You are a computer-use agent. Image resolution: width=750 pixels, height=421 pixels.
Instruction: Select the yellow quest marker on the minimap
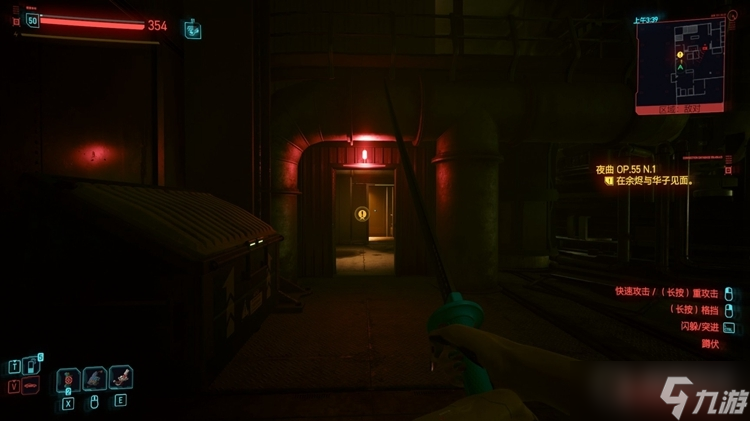[680, 54]
